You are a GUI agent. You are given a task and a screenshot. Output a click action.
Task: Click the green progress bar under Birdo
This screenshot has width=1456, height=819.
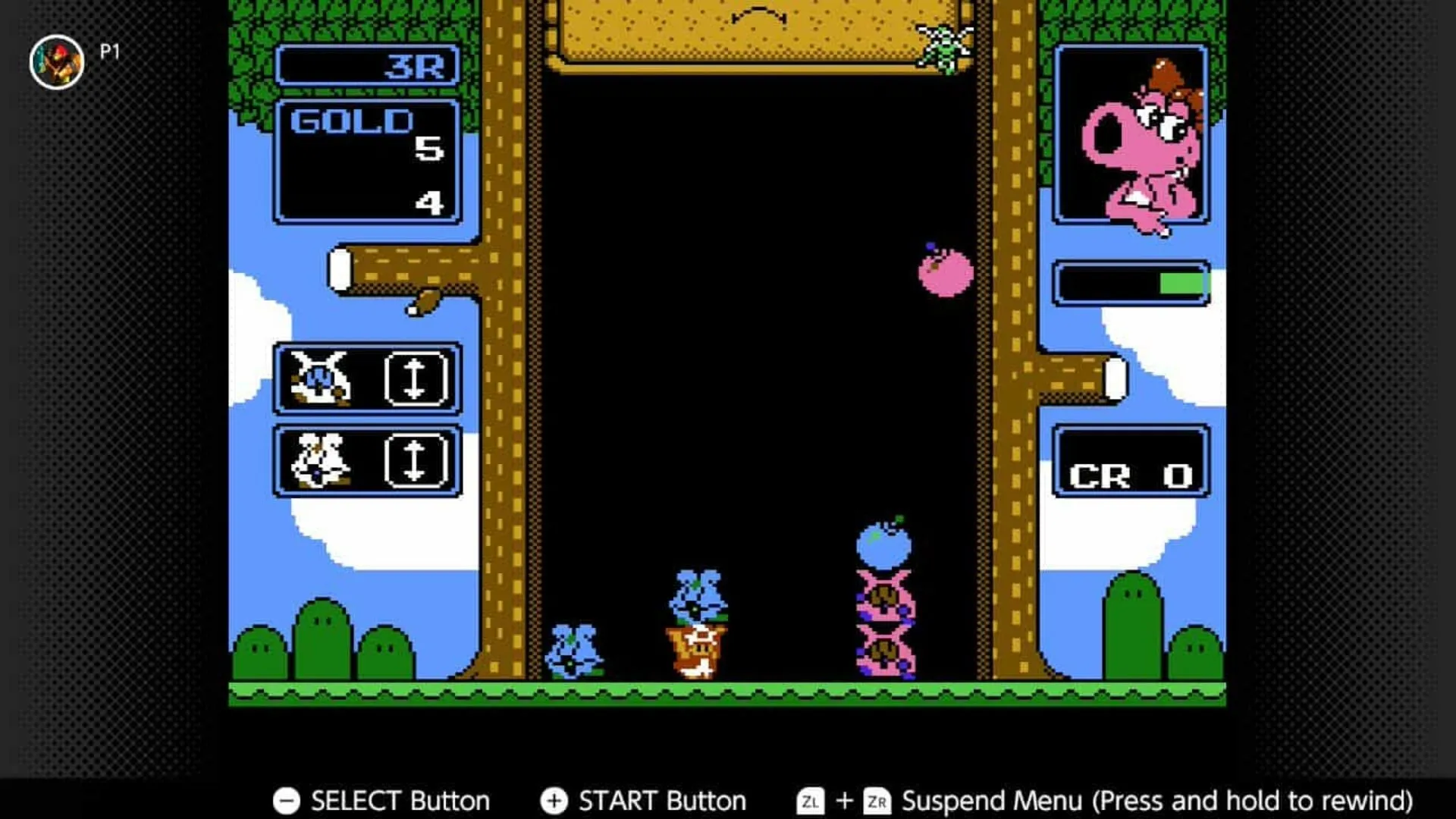(1176, 284)
